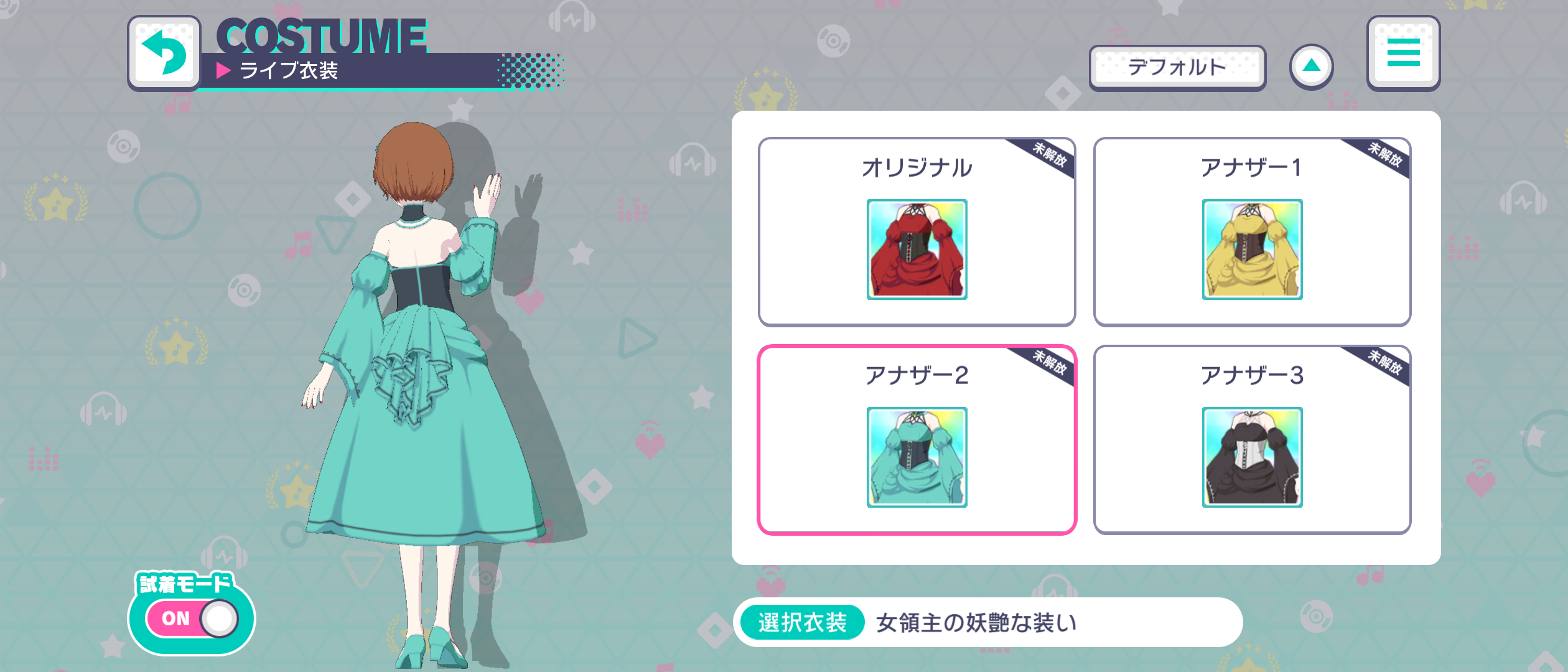Click the back arrow to exit costume screen
Viewport: 1568px width, 672px height.
tap(164, 53)
